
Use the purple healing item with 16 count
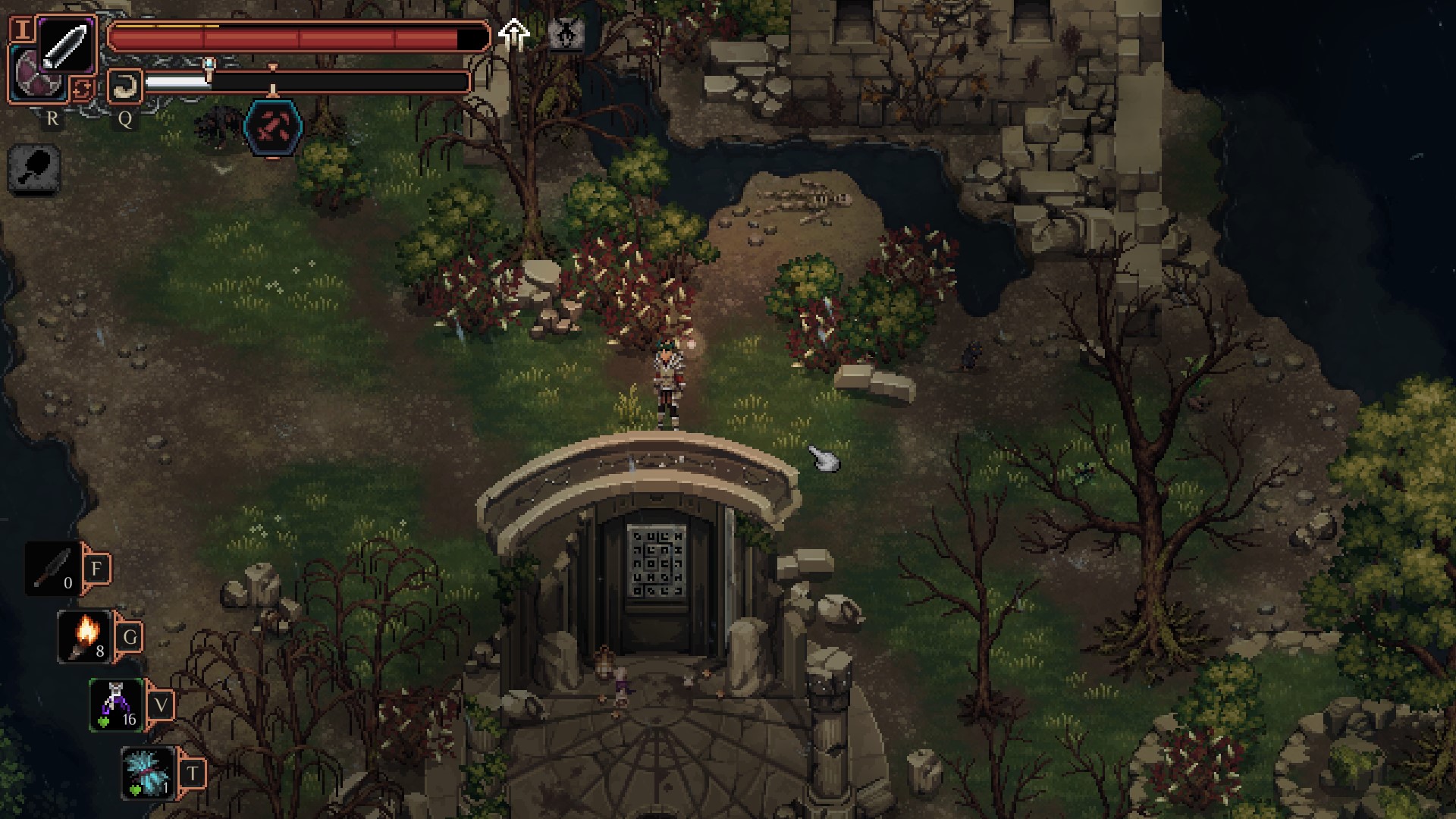click(x=116, y=705)
